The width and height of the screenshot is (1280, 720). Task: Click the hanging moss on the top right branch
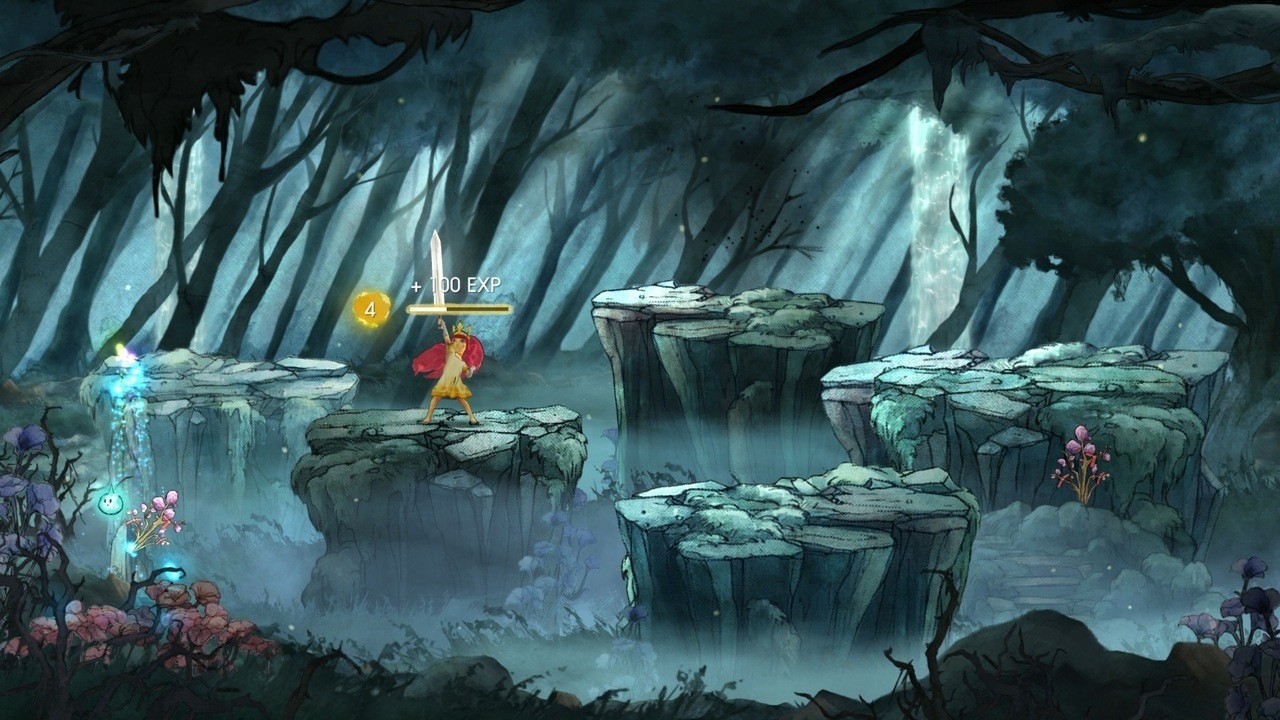[1130, 60]
